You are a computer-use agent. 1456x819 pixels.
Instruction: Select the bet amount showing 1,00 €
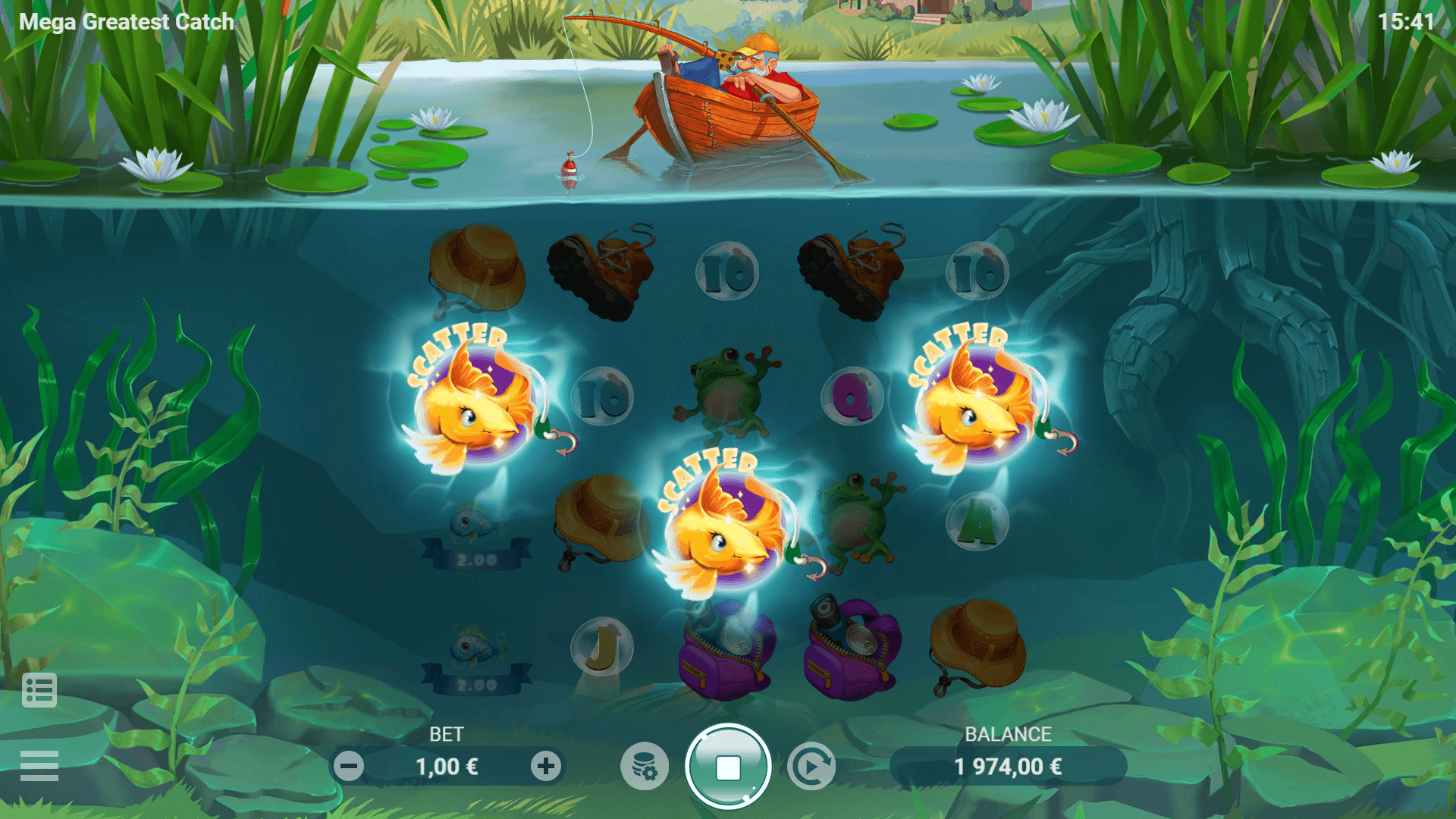click(447, 765)
